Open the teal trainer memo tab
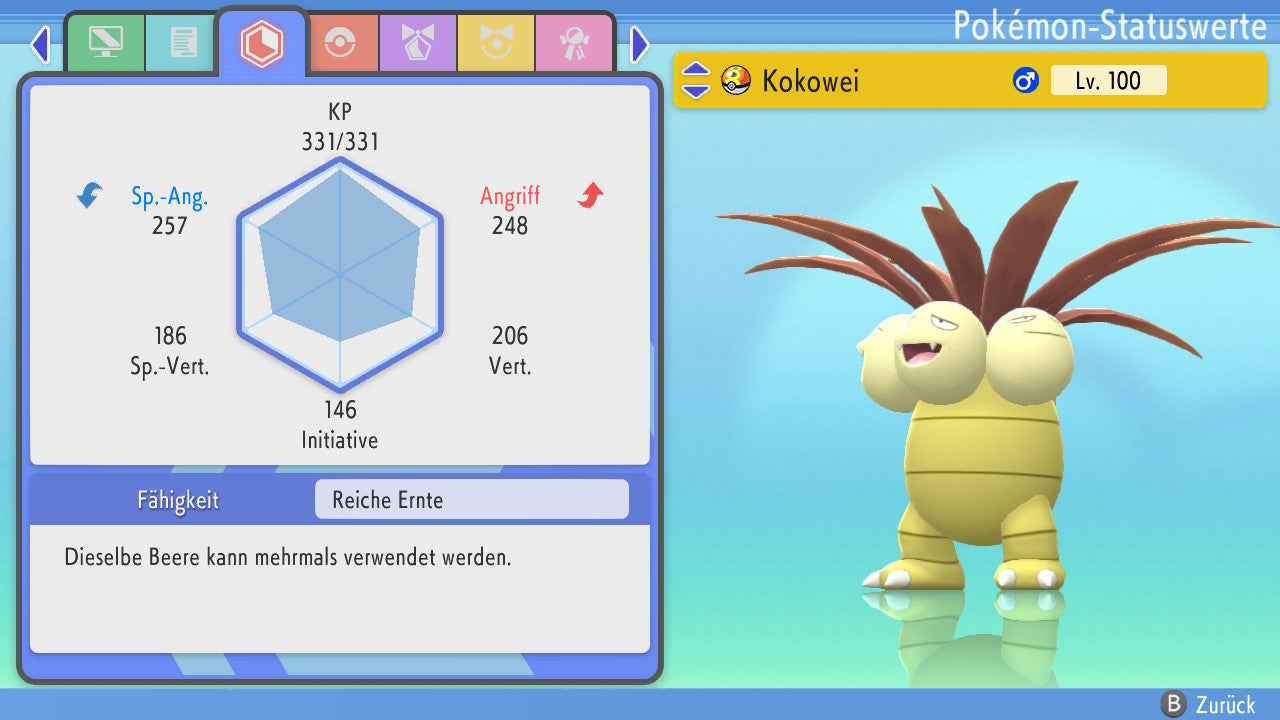Image resolution: width=1280 pixels, height=720 pixels. coord(183,43)
